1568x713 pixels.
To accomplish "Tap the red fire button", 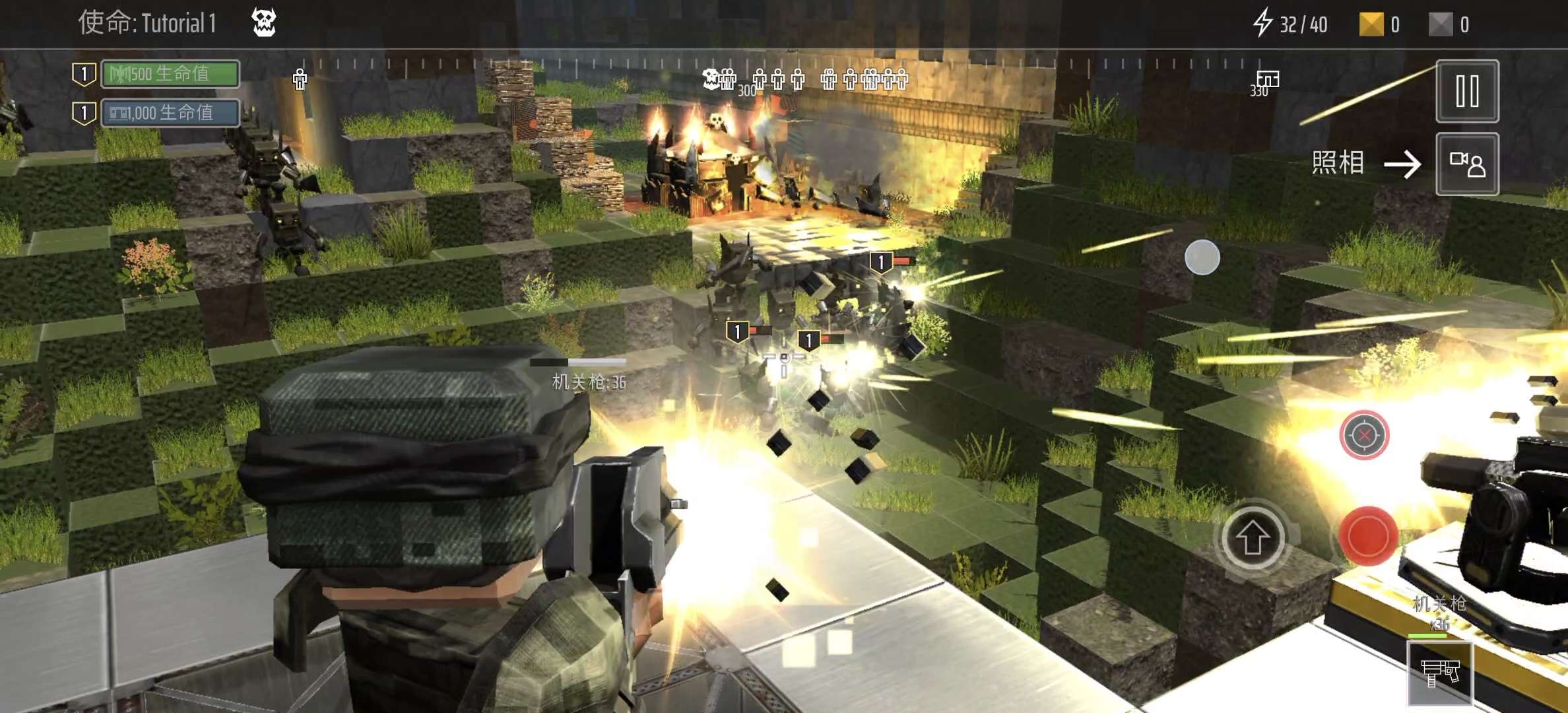I will [x=1367, y=536].
